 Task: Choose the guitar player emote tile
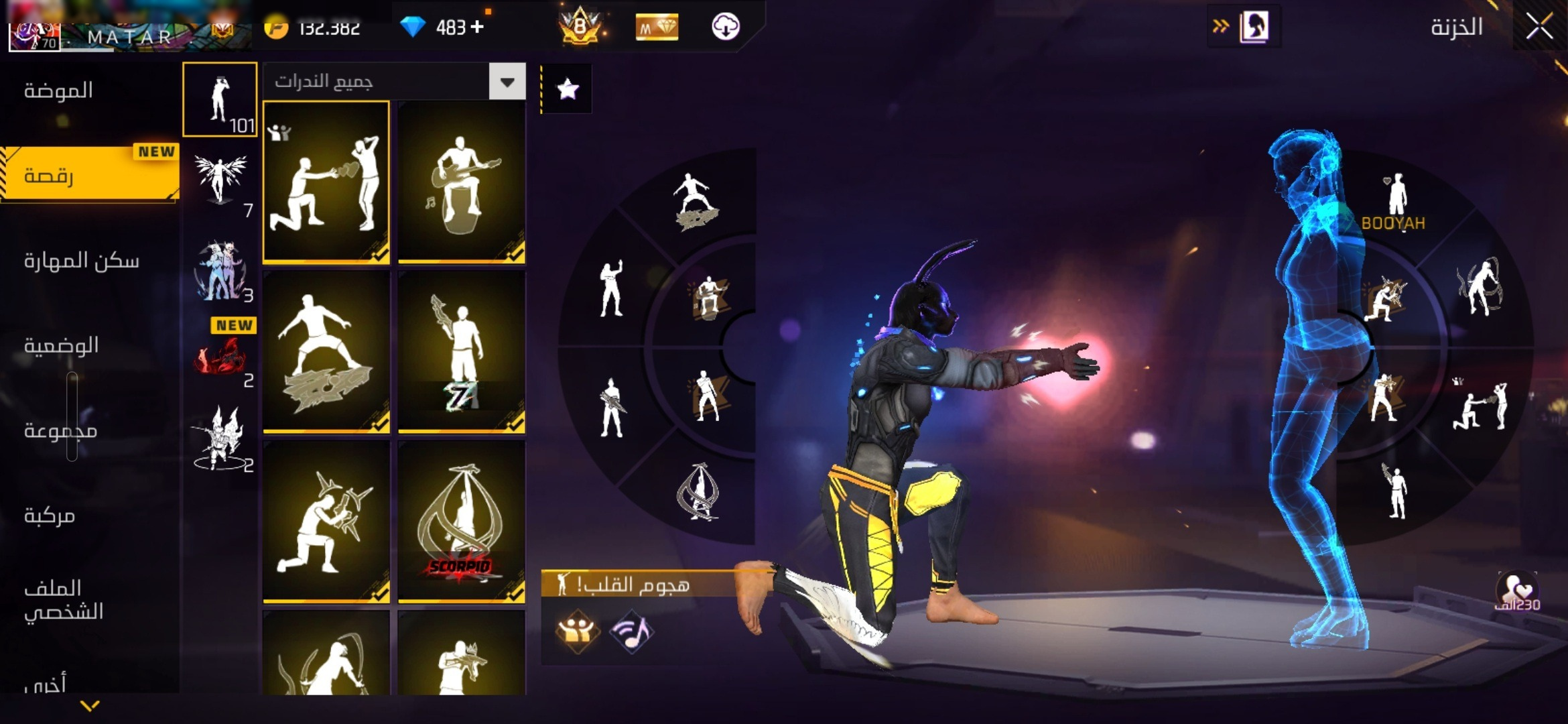tap(462, 181)
